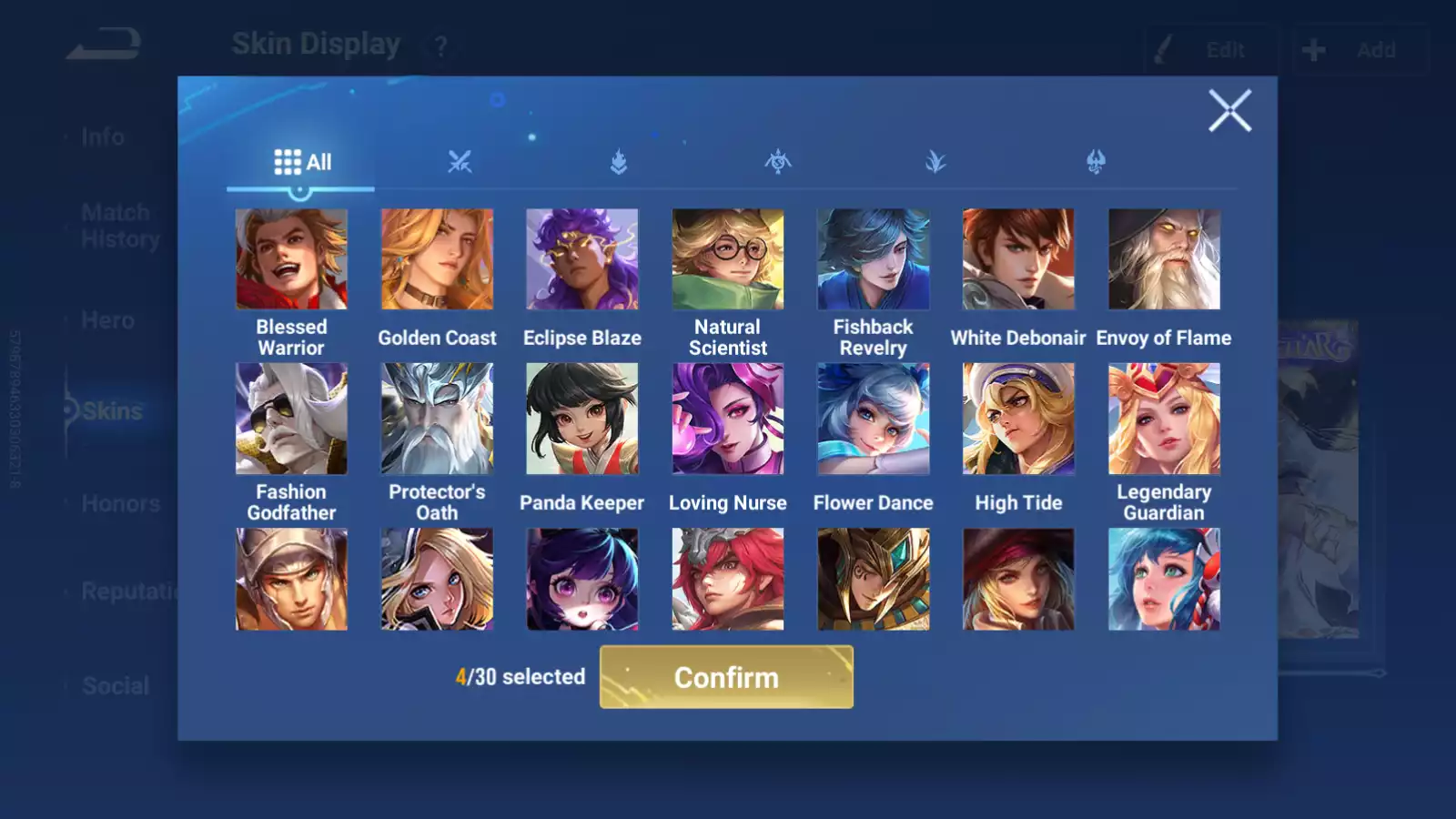Select the Flower Dance skin

click(873, 419)
